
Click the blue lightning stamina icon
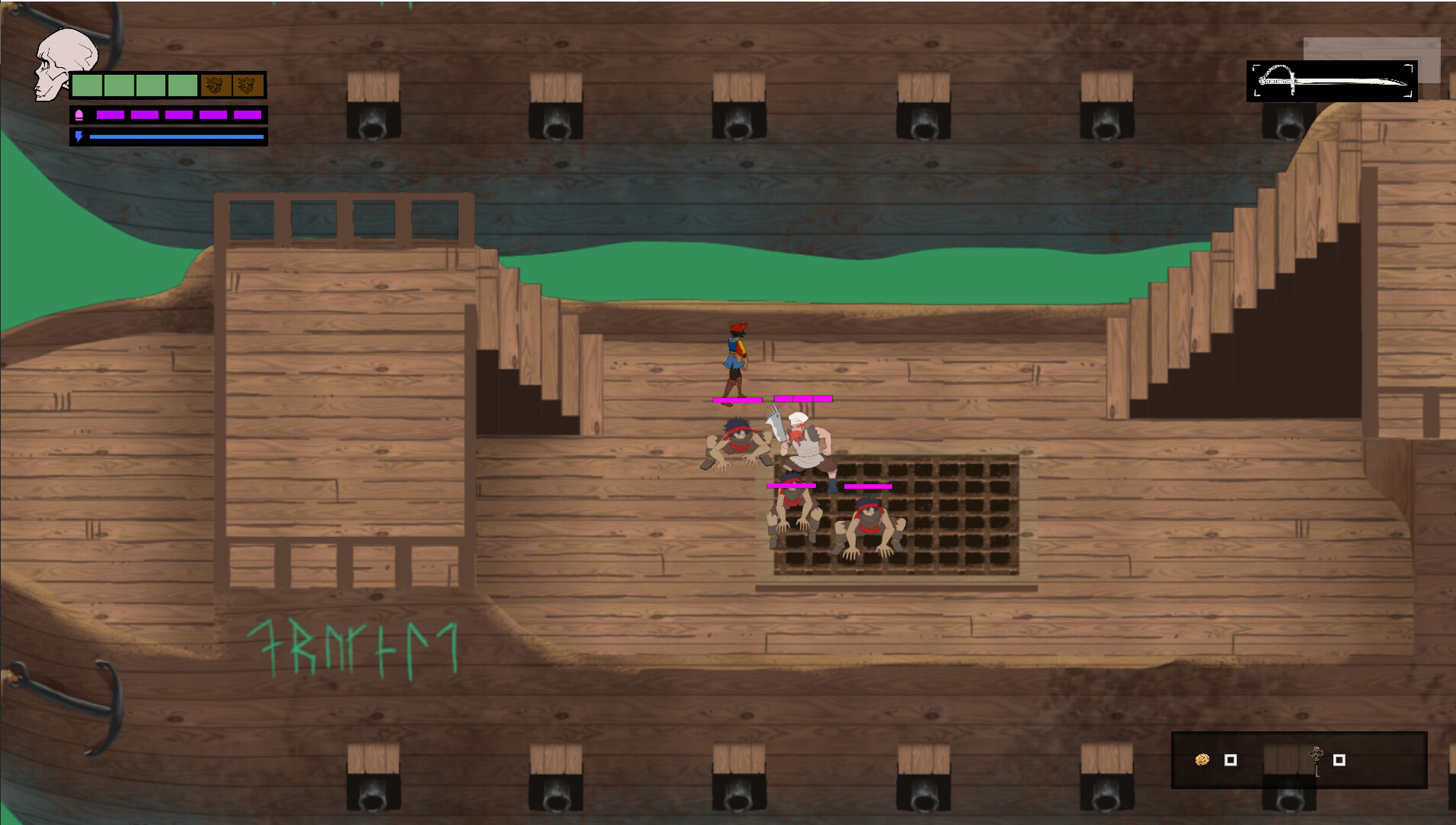tap(79, 137)
